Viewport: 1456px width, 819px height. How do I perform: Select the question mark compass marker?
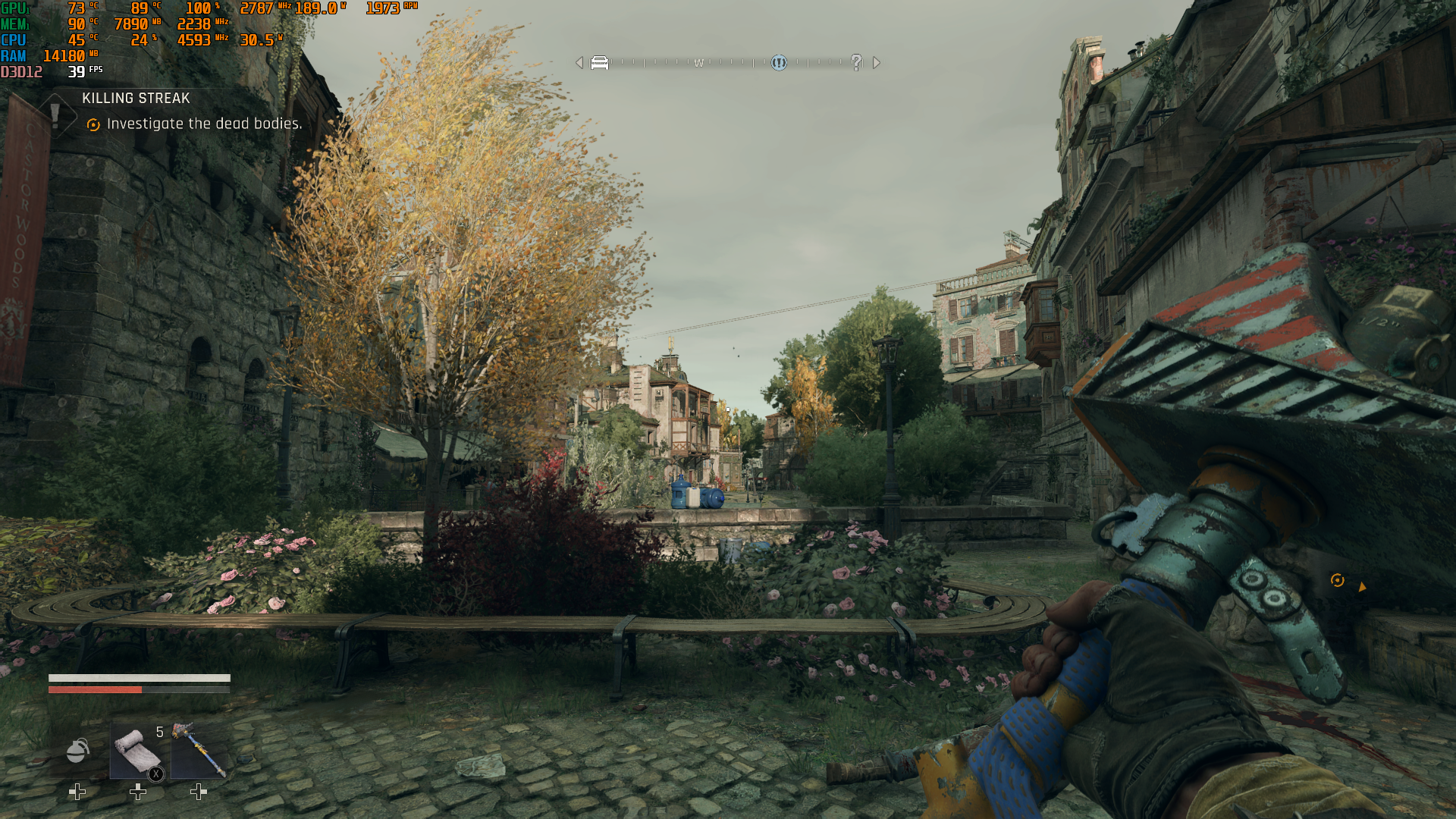tap(856, 63)
